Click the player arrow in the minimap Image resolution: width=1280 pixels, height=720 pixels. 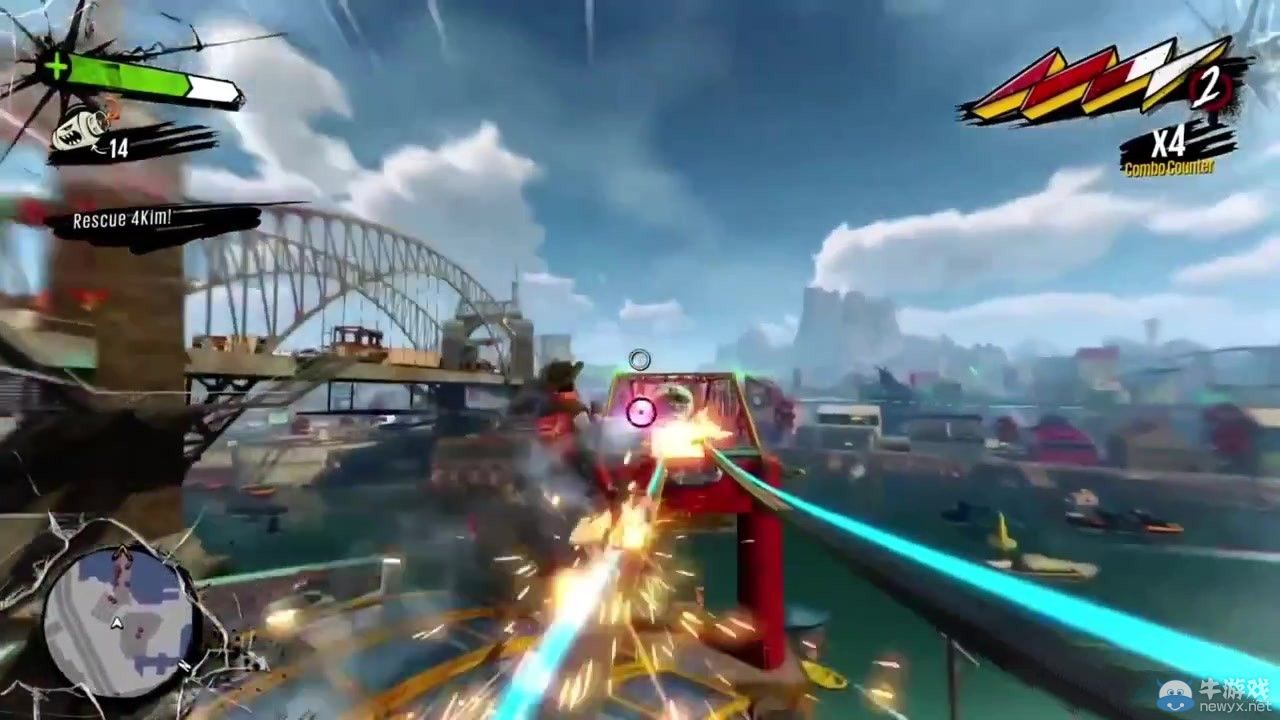pyautogui.click(x=117, y=622)
